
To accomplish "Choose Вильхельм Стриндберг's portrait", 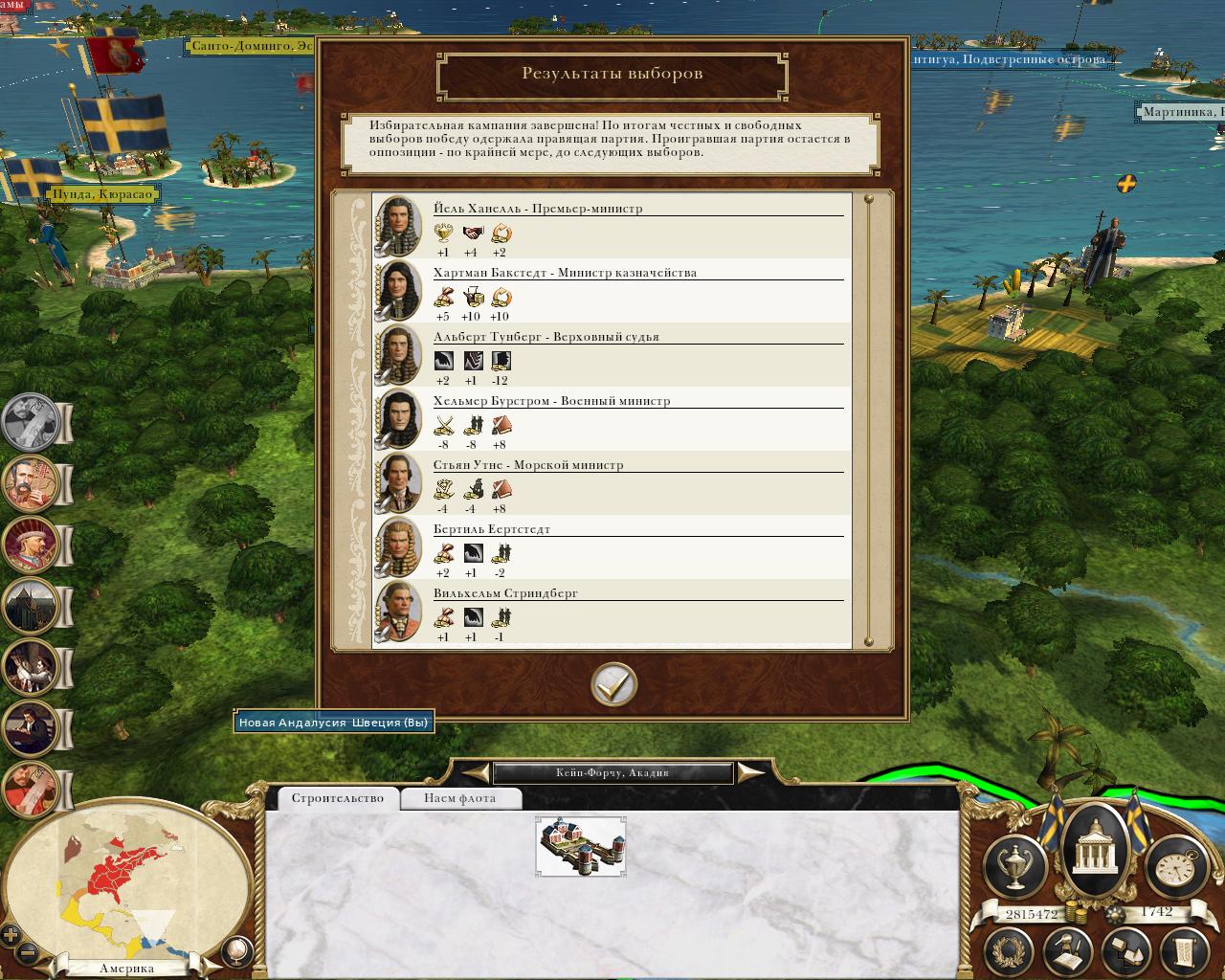I will tap(398, 612).
